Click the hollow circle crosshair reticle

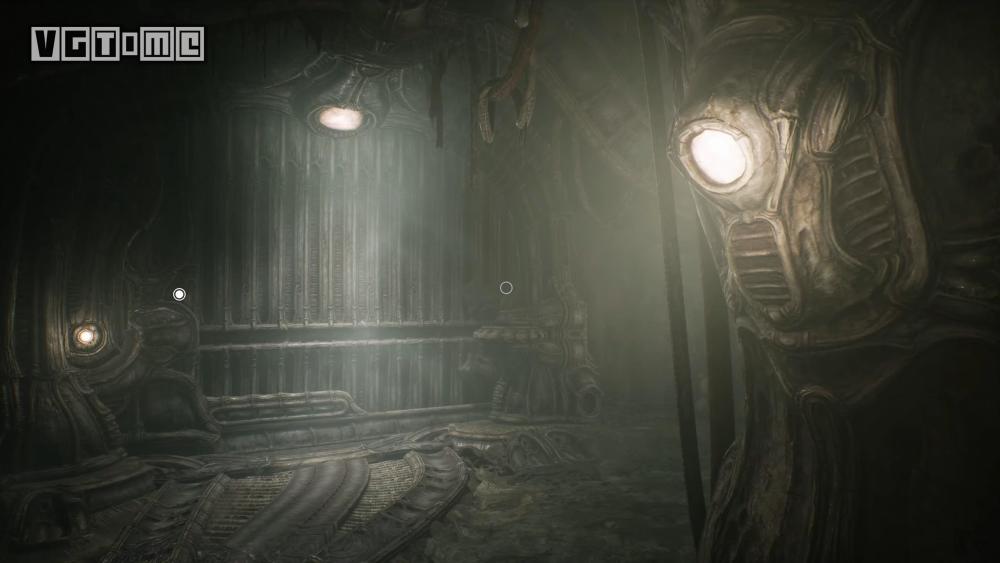(x=506, y=288)
